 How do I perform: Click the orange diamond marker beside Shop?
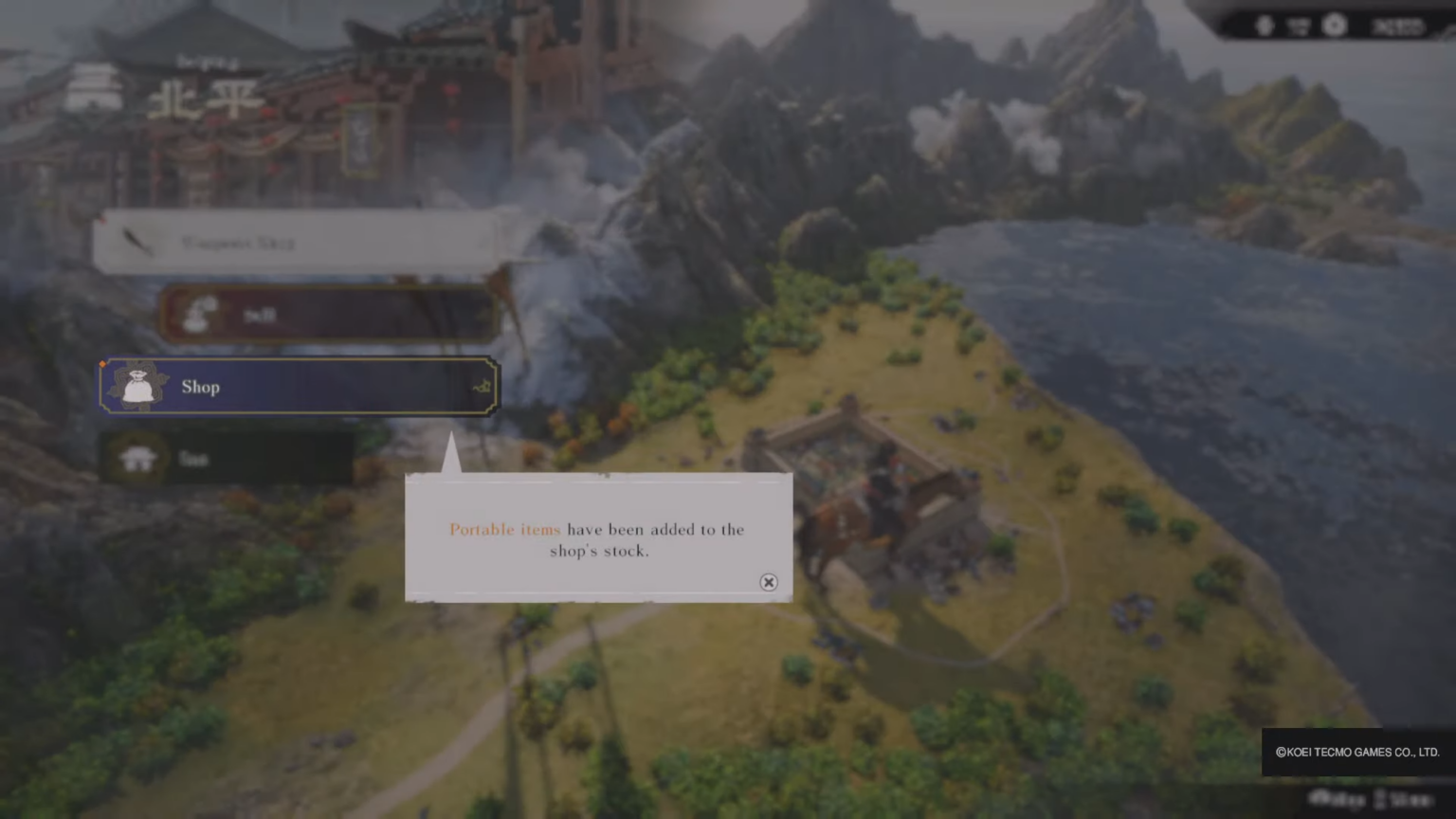click(103, 362)
